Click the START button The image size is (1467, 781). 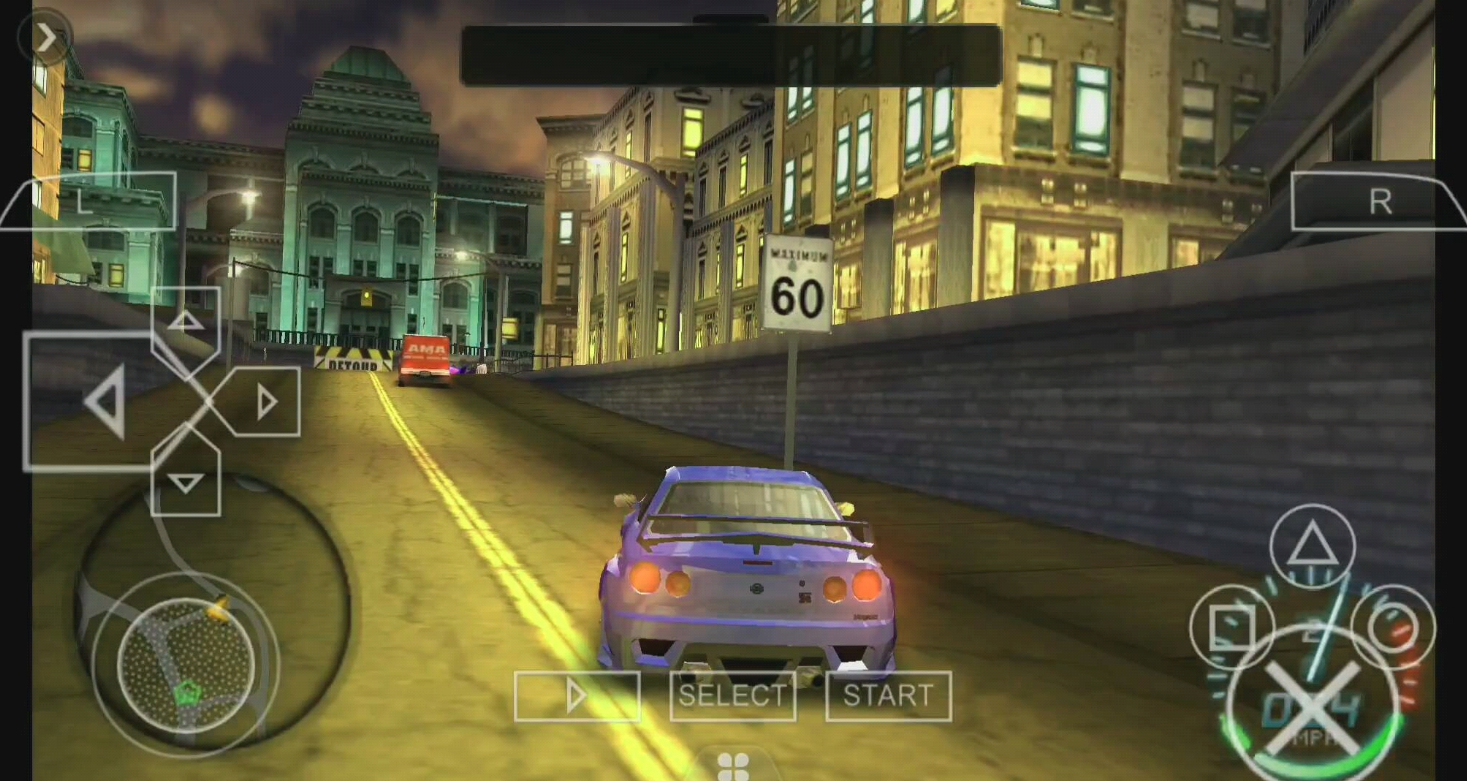pos(888,696)
